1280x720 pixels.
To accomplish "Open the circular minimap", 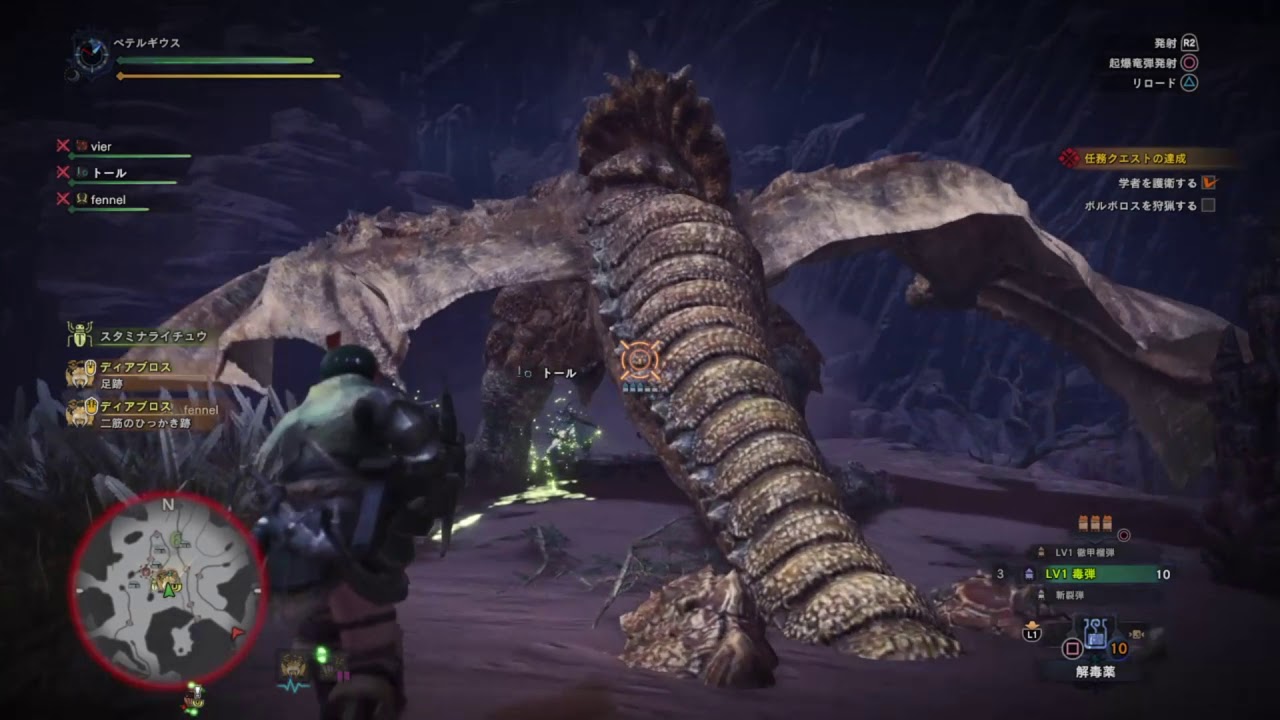I will (x=167, y=590).
